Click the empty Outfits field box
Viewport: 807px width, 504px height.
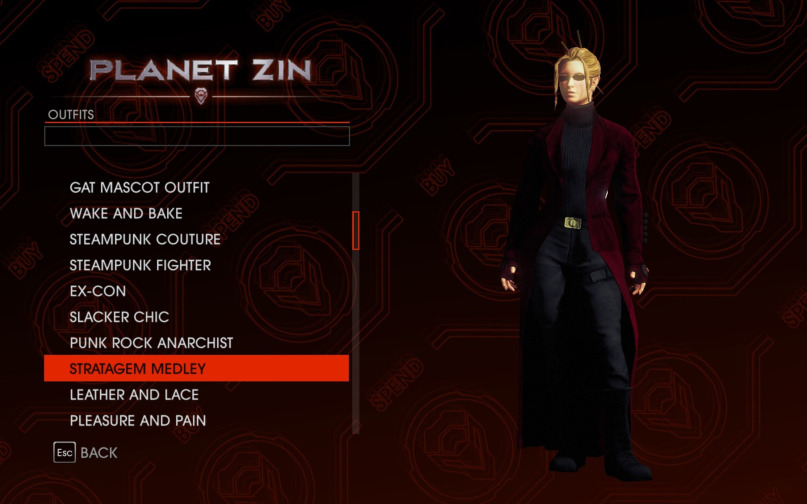pos(197,136)
